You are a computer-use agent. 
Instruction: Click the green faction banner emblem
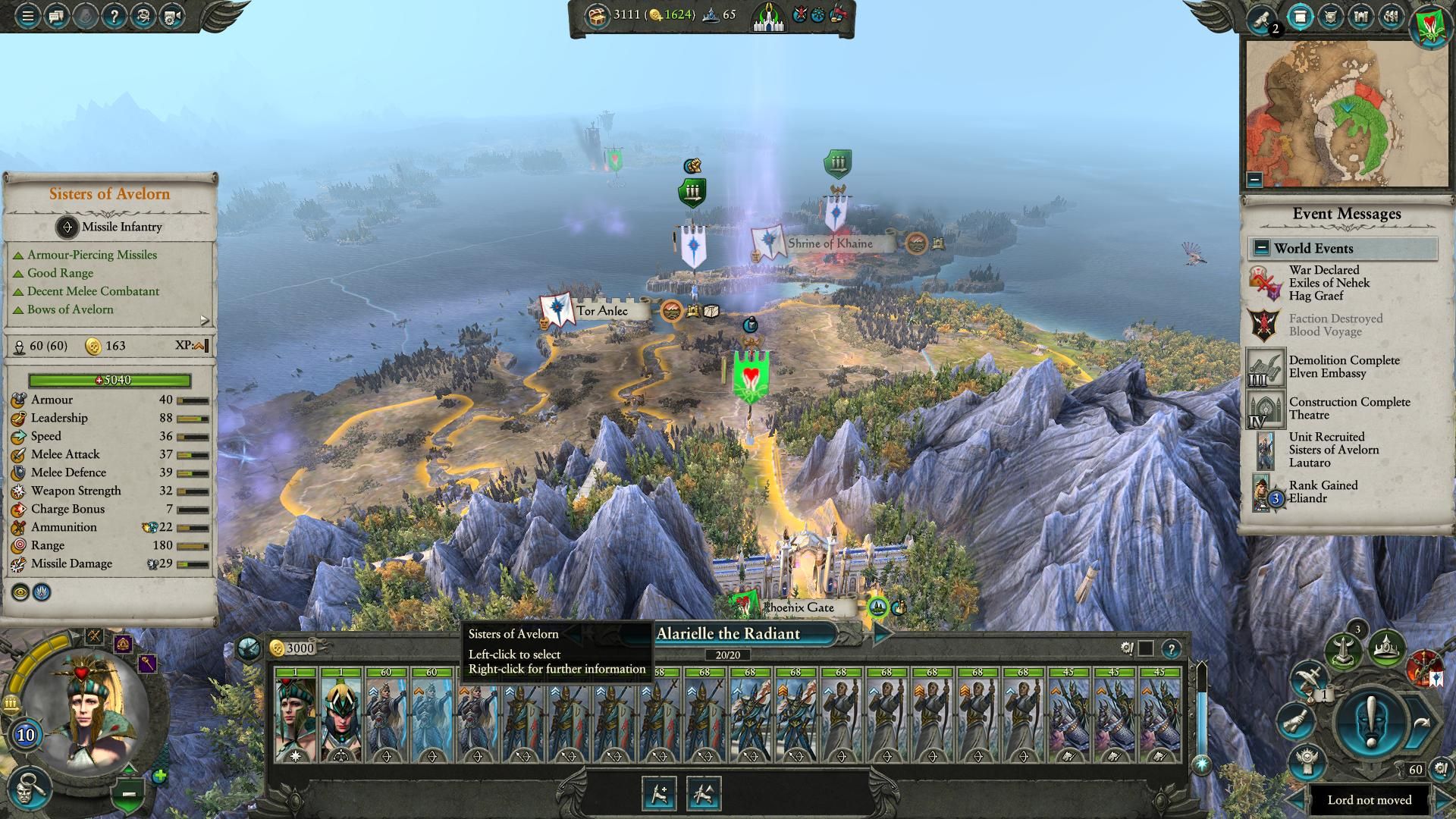(x=1431, y=23)
